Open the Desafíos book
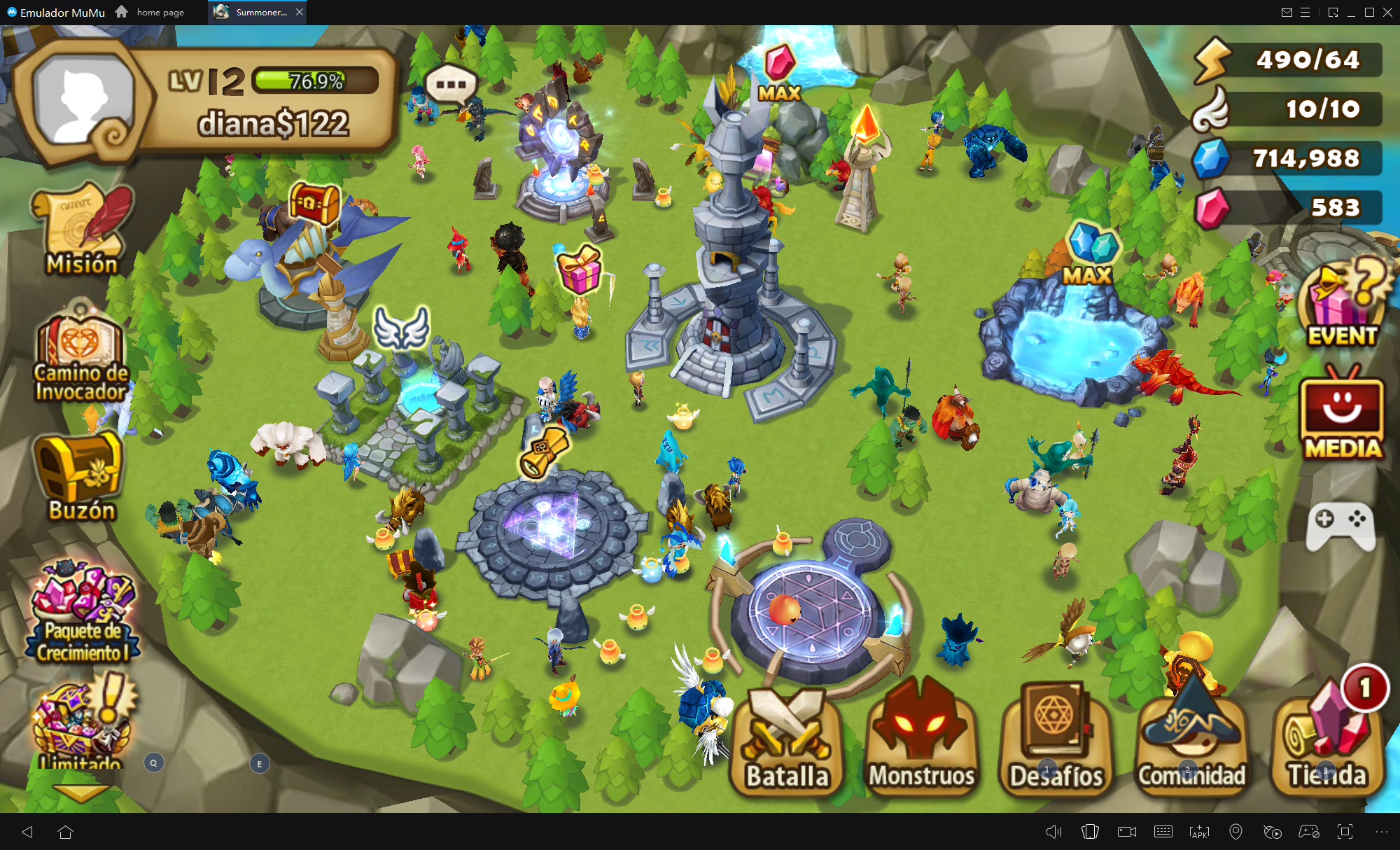The image size is (1400, 850). [x=1056, y=742]
